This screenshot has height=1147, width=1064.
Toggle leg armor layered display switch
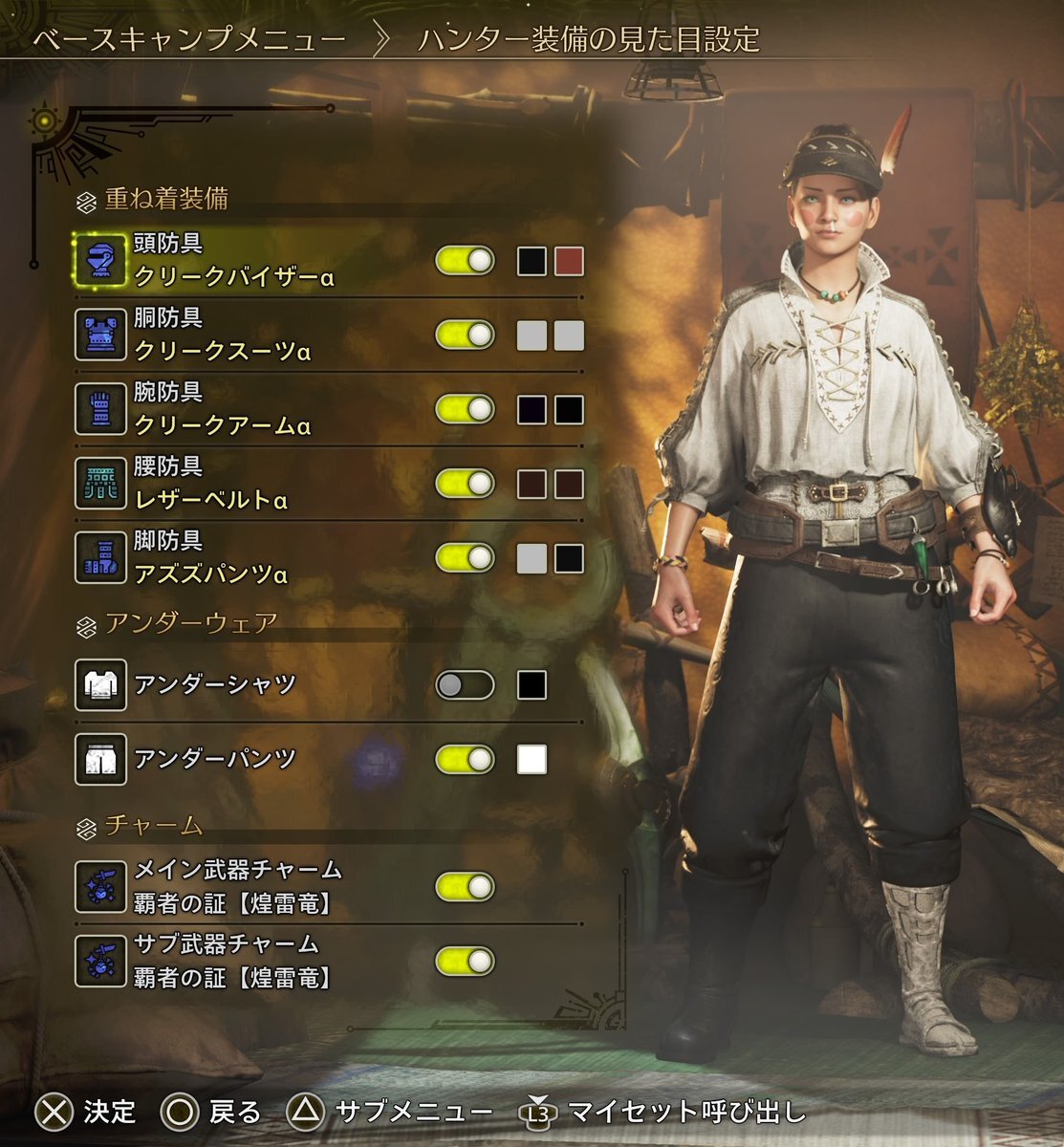(465, 557)
